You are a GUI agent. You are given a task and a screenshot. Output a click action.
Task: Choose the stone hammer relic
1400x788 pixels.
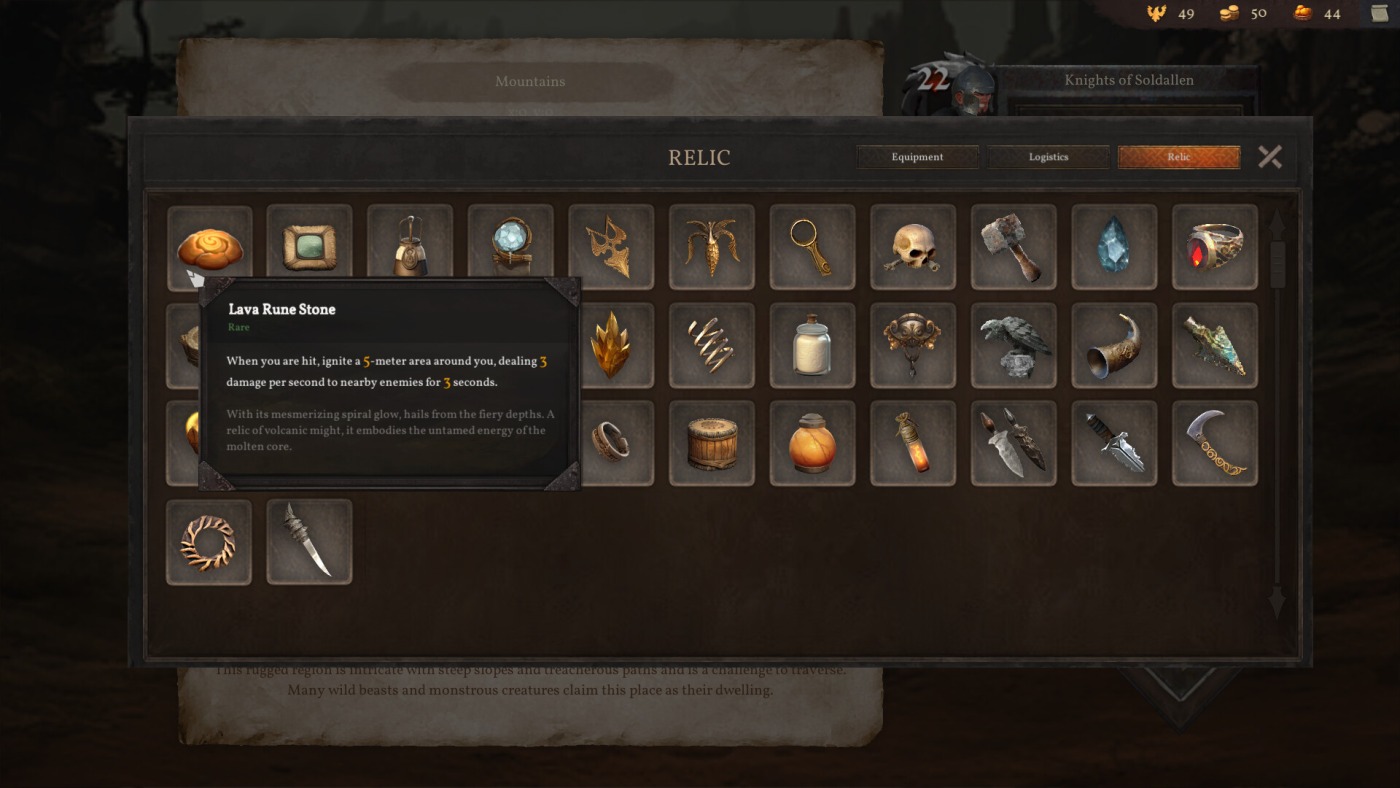[1014, 247]
